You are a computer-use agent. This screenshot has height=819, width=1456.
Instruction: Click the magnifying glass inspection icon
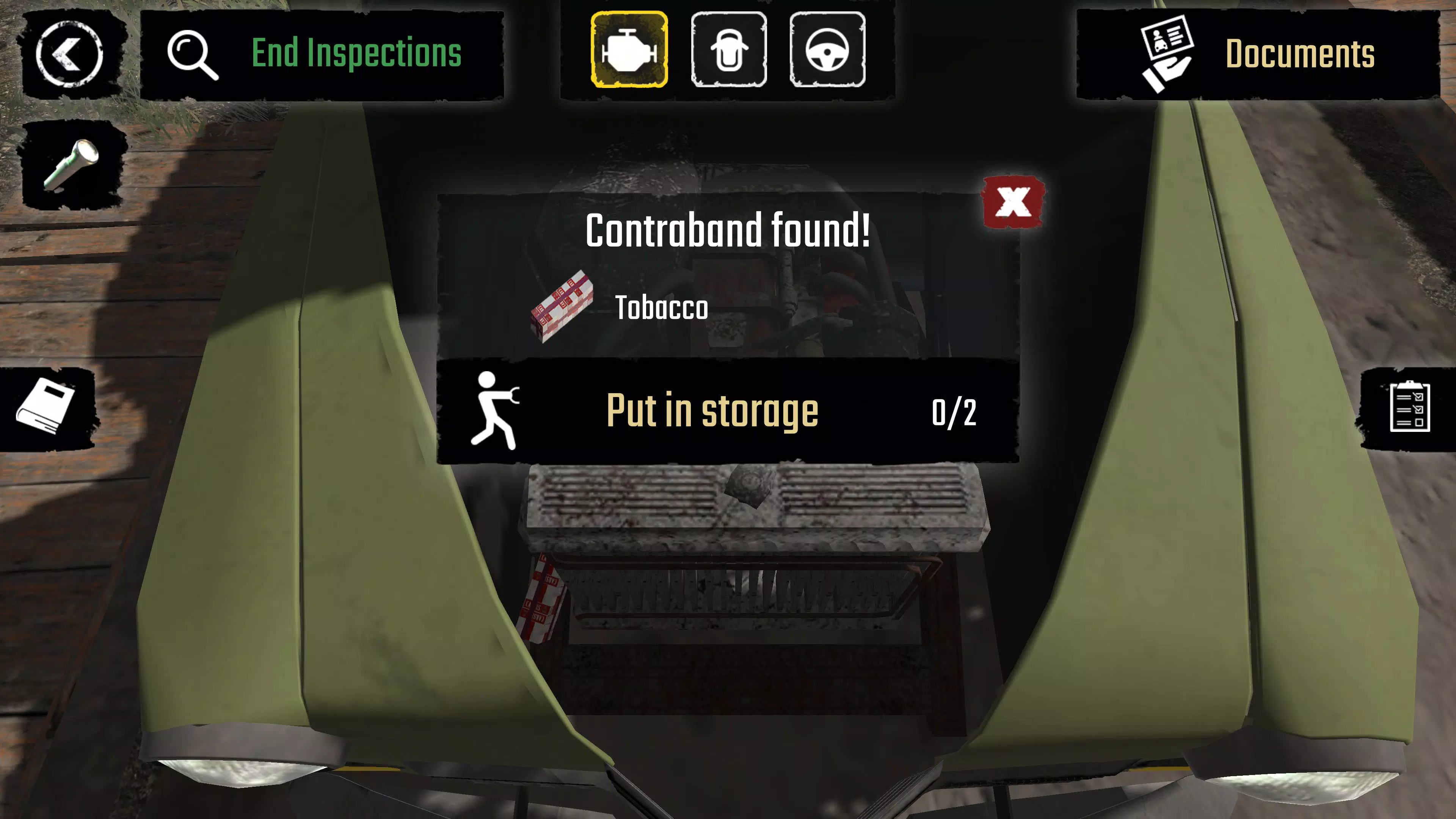[x=192, y=54]
